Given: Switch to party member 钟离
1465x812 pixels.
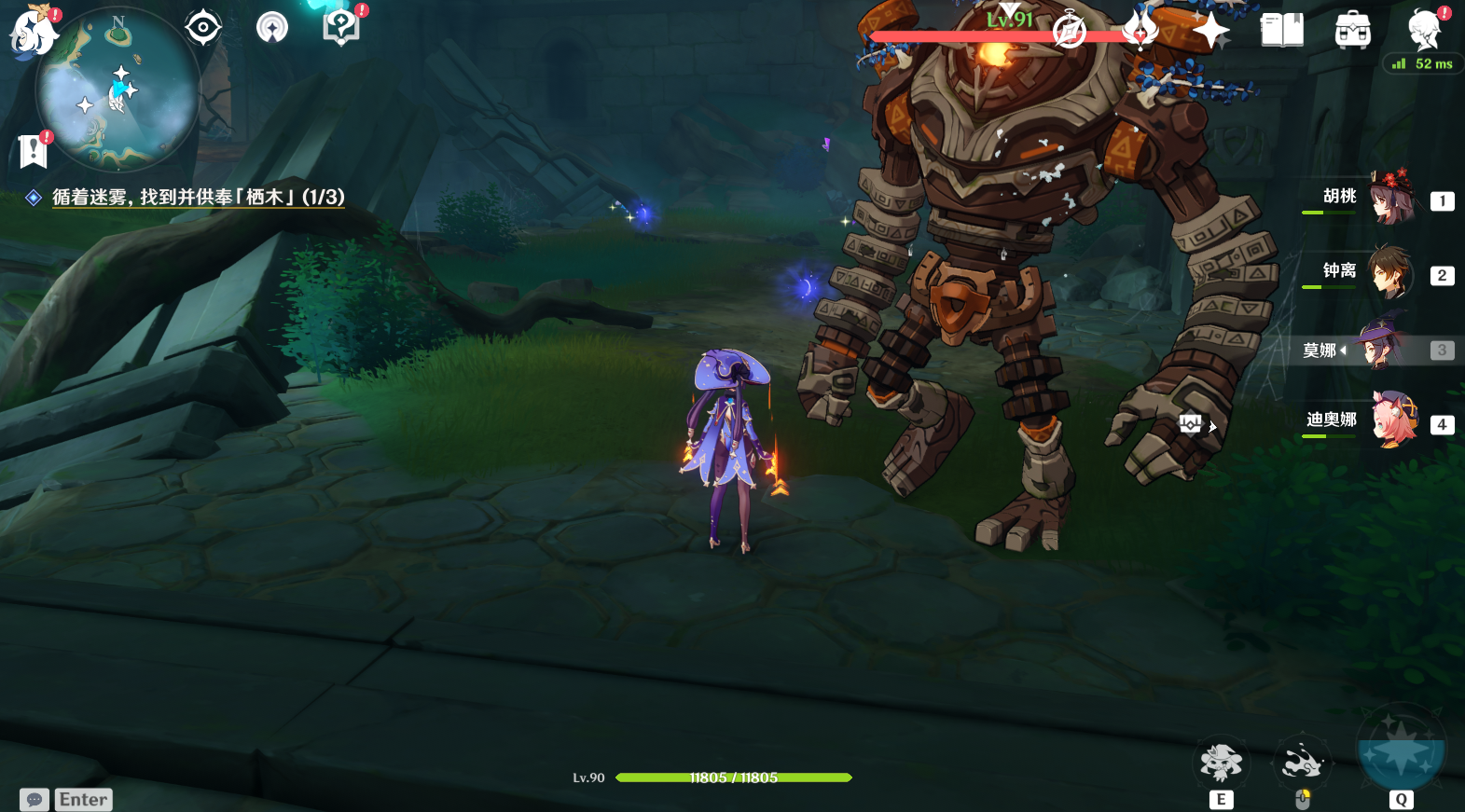Looking at the screenshot, I should (1389, 272).
